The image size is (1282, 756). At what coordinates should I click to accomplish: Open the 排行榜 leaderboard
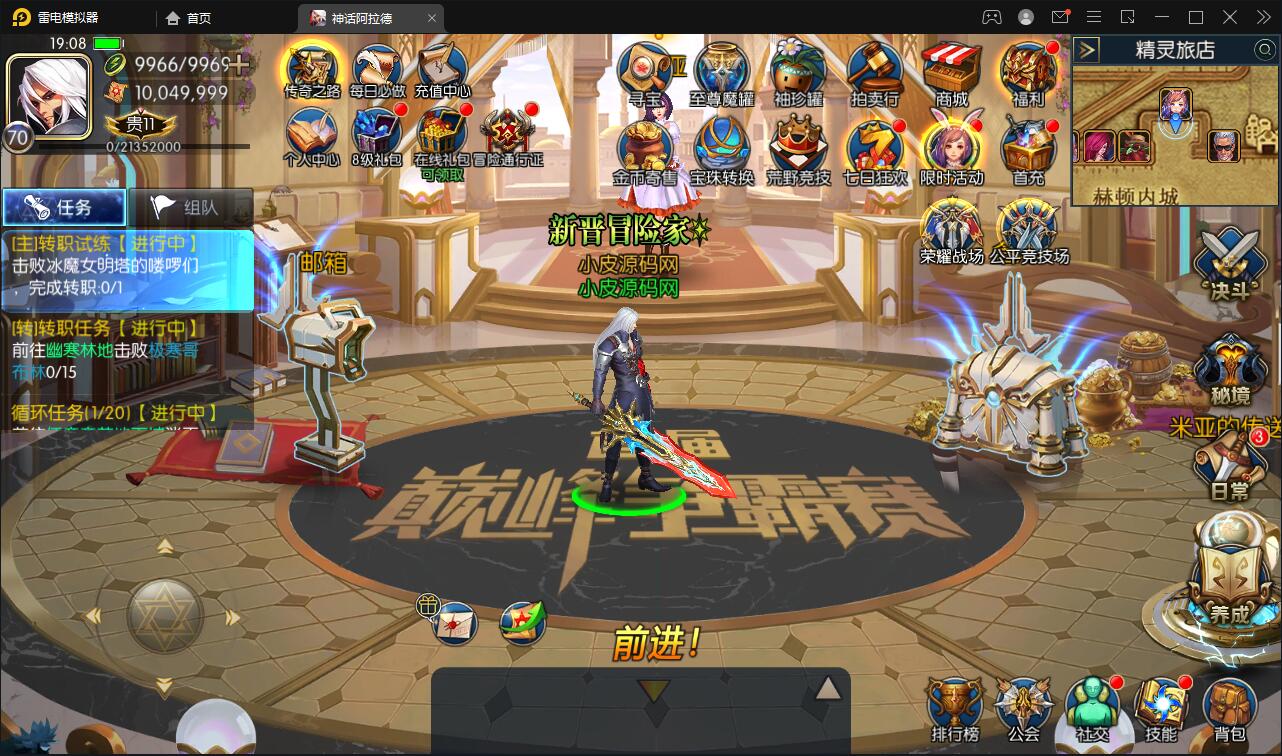[955, 708]
